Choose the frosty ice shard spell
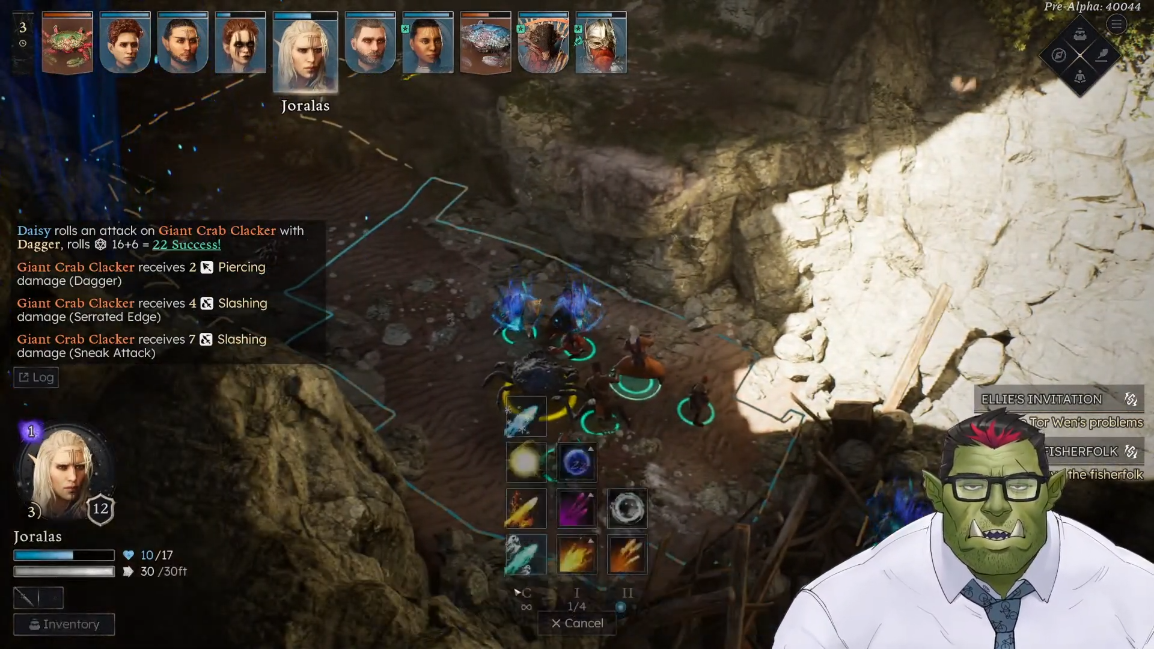 tap(525, 416)
